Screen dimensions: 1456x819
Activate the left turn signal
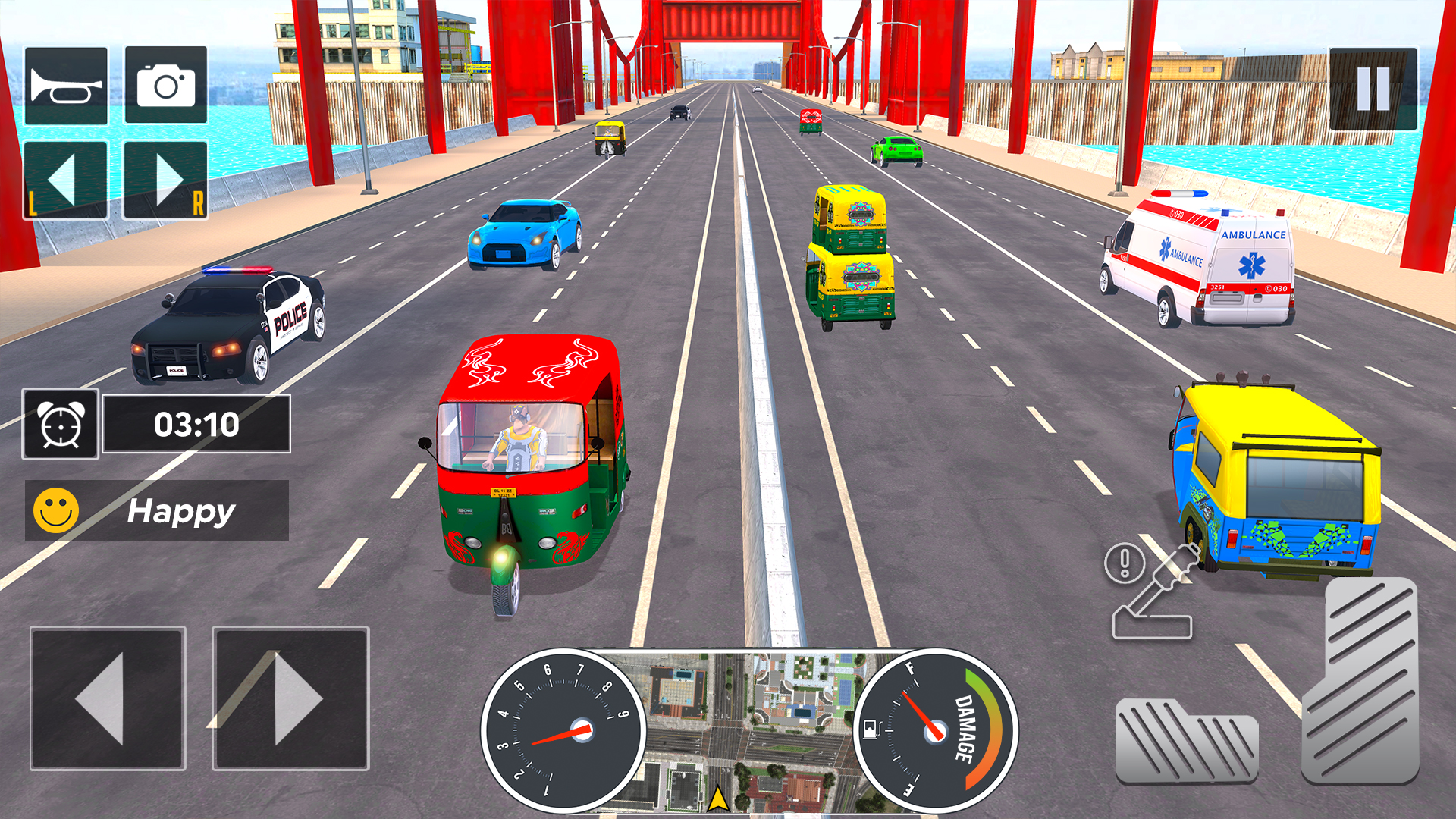pyautogui.click(x=65, y=180)
